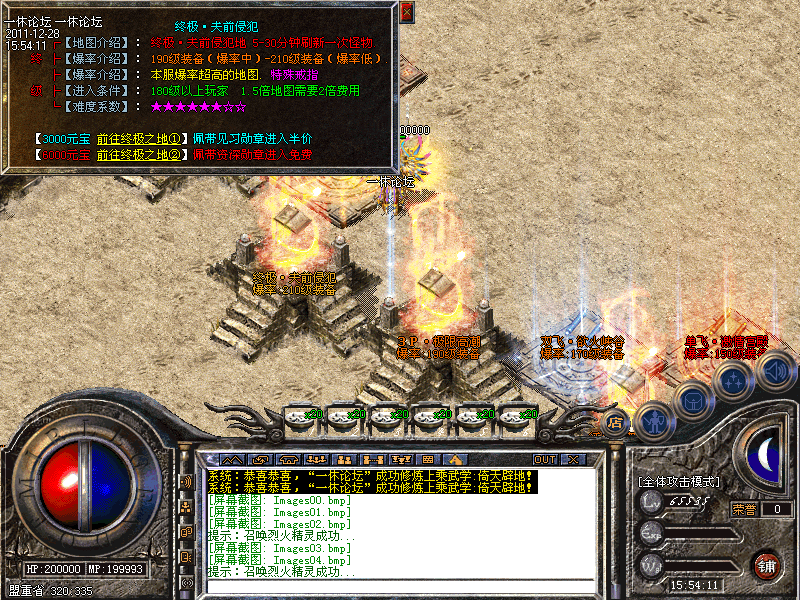
Task: Open the shop via the 店 button
Action: click(616, 421)
